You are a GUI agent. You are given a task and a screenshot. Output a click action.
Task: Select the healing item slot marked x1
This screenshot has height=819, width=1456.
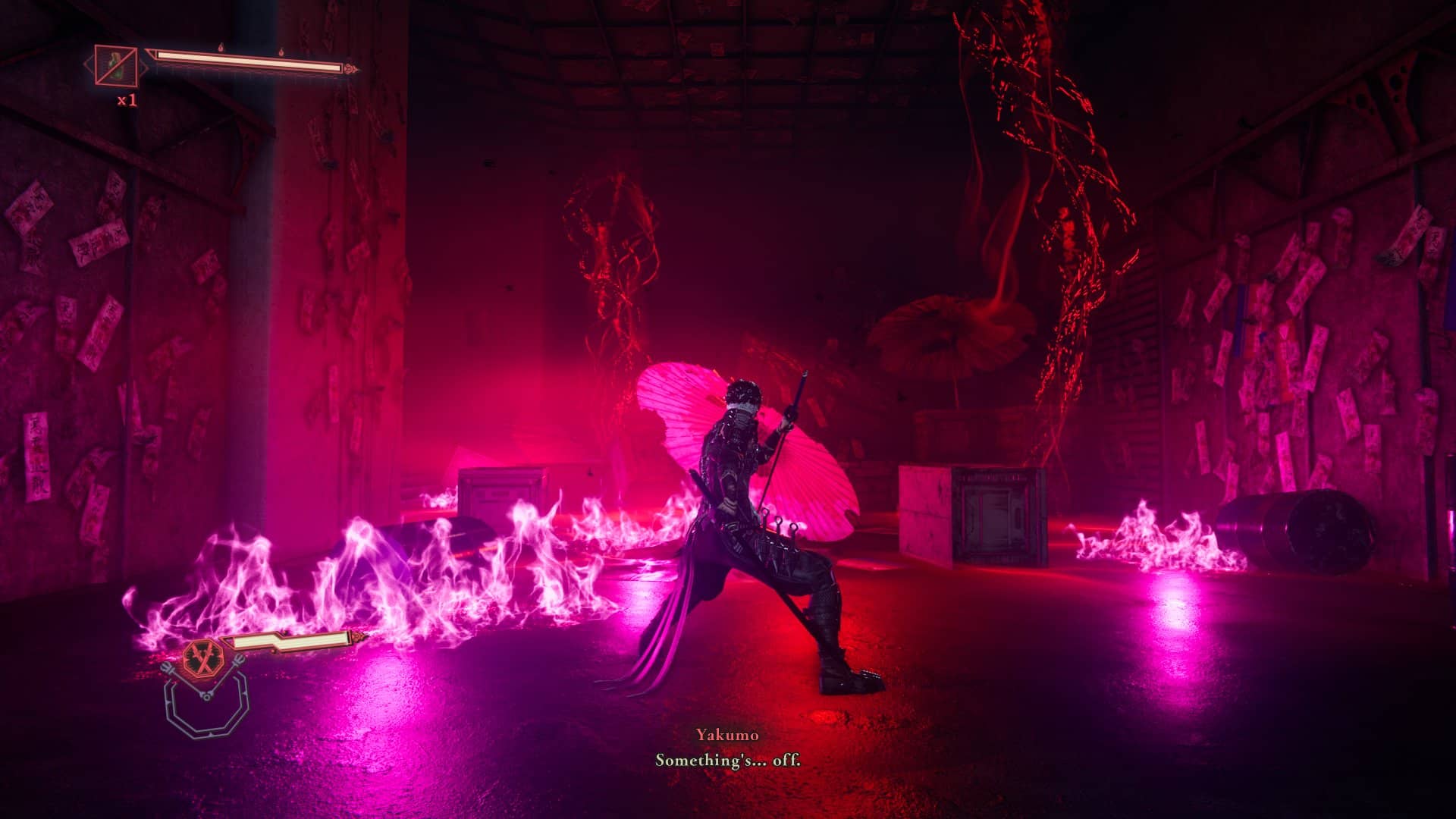click(115, 66)
